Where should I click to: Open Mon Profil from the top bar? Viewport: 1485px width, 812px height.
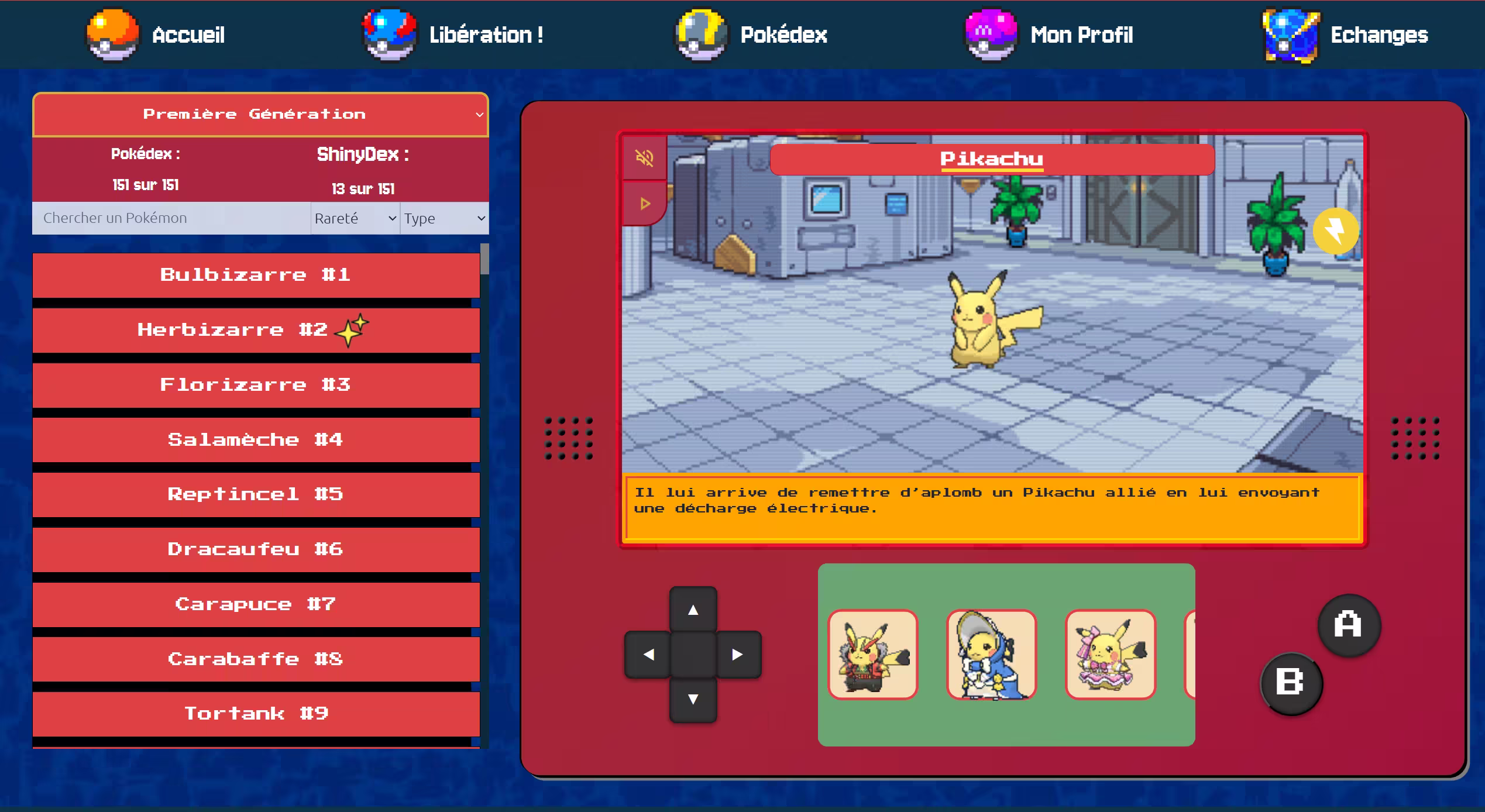(1050, 35)
